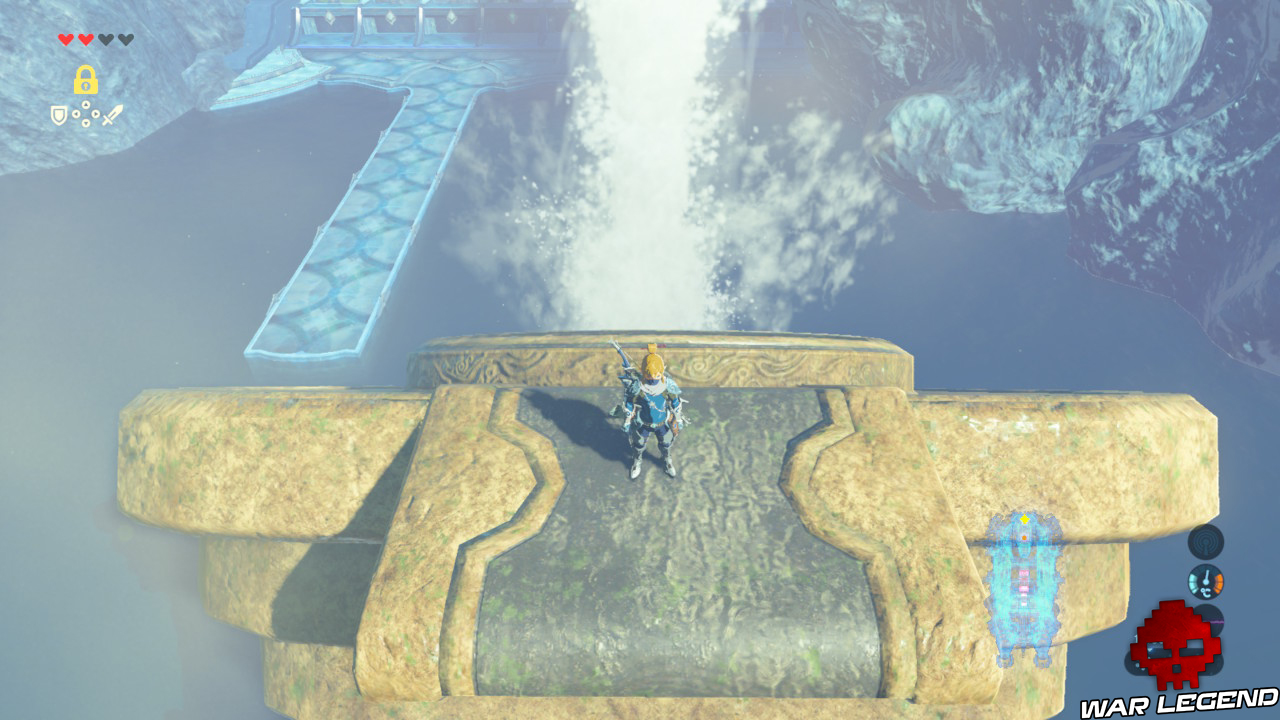
Task: Click the sword icon right of the d-pad
Action: click(113, 114)
